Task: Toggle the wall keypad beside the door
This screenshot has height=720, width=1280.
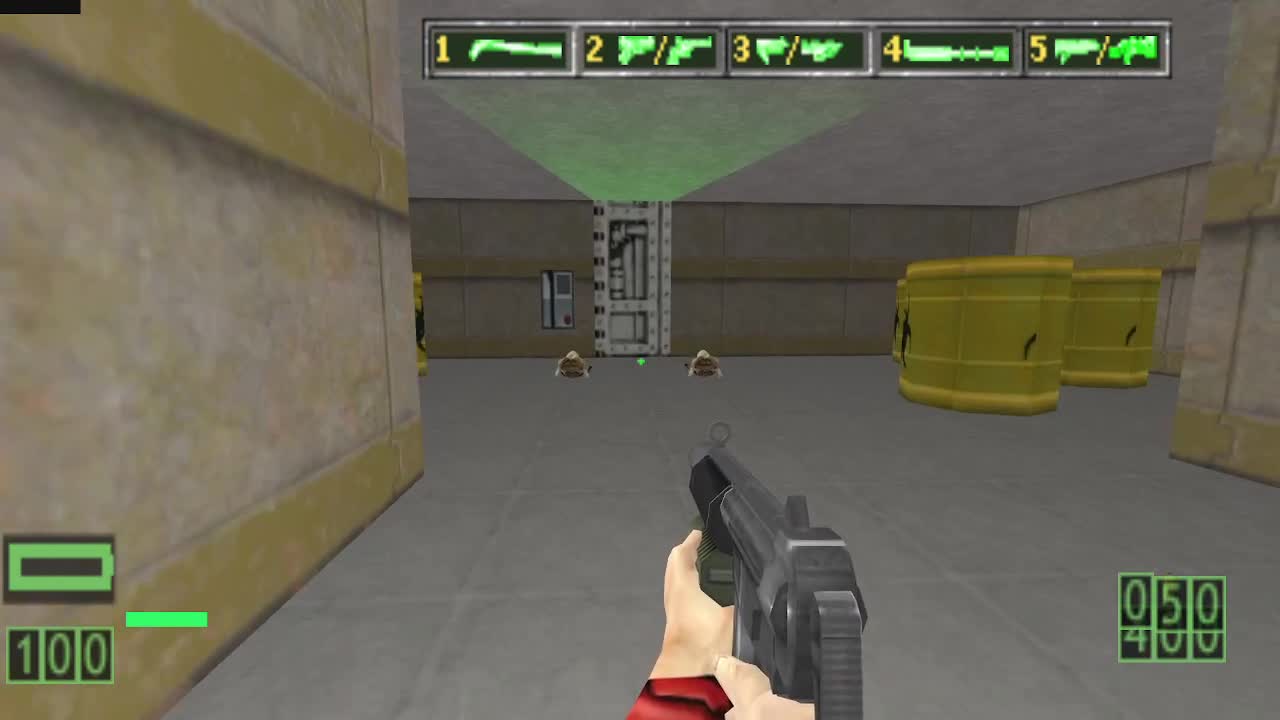Action: (558, 300)
